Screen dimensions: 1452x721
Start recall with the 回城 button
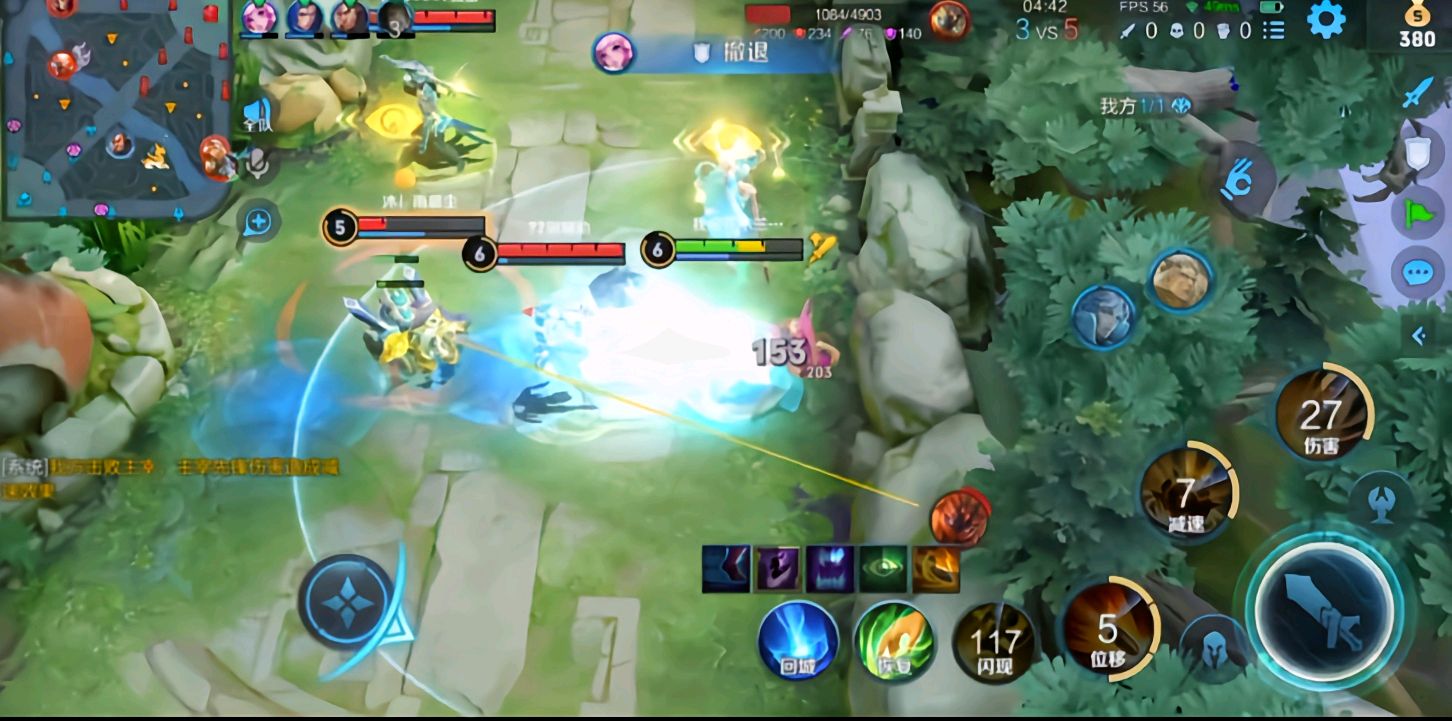pos(797,641)
